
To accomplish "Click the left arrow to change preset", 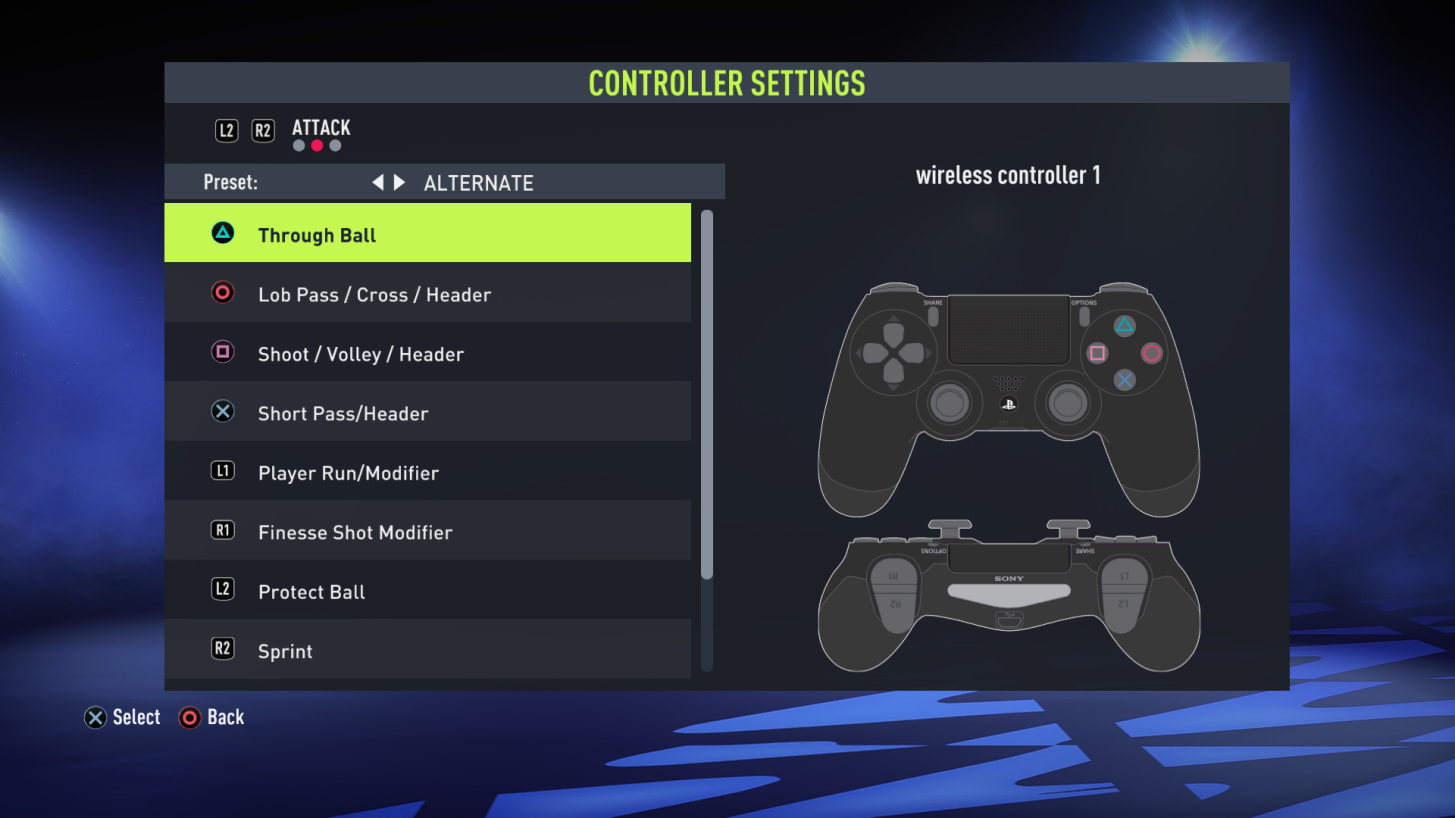I will (x=377, y=182).
